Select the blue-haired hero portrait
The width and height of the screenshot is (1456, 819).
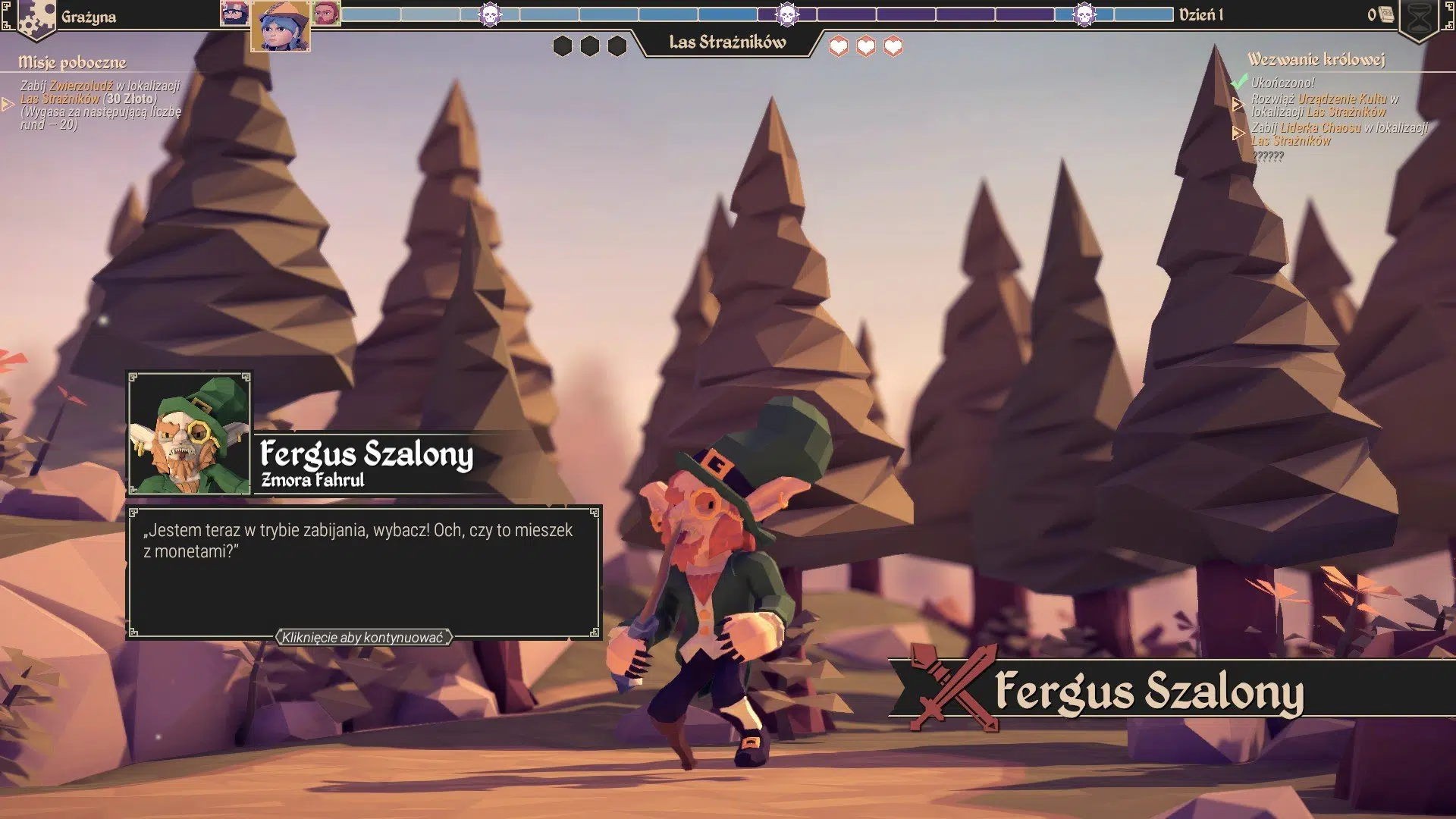pyautogui.click(x=280, y=27)
